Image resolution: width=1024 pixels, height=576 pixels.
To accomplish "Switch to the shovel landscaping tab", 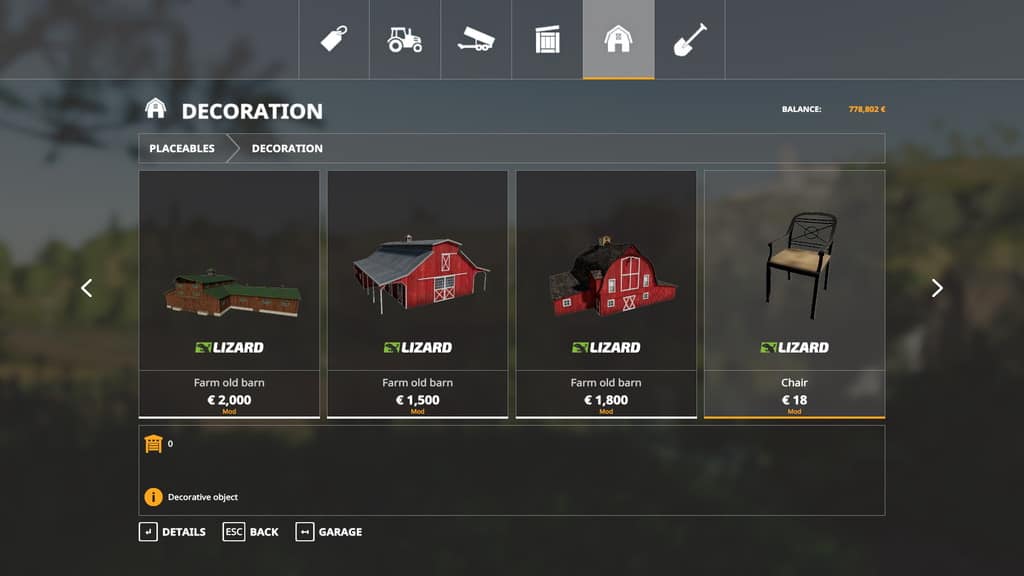I will coord(689,40).
